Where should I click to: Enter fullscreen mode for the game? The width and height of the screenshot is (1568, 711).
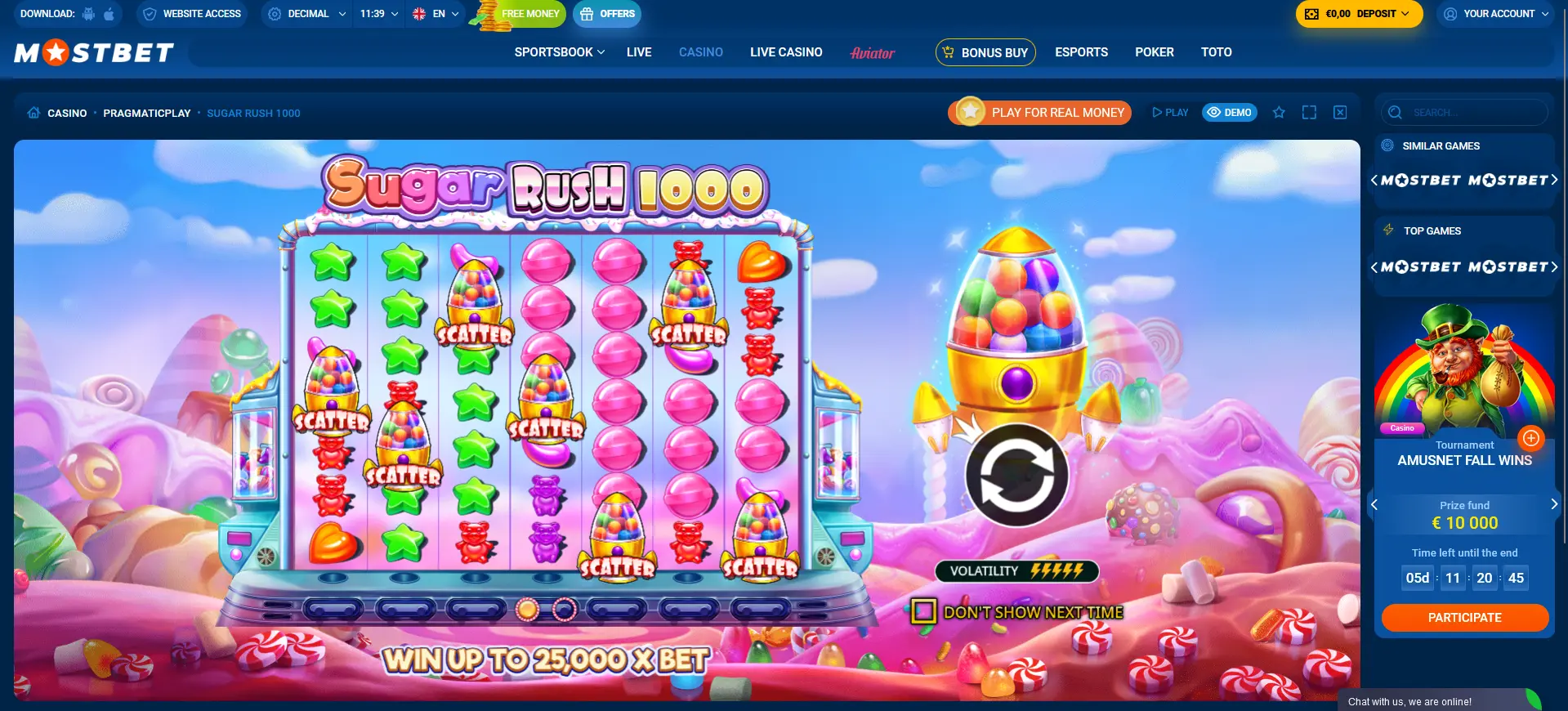click(1309, 112)
